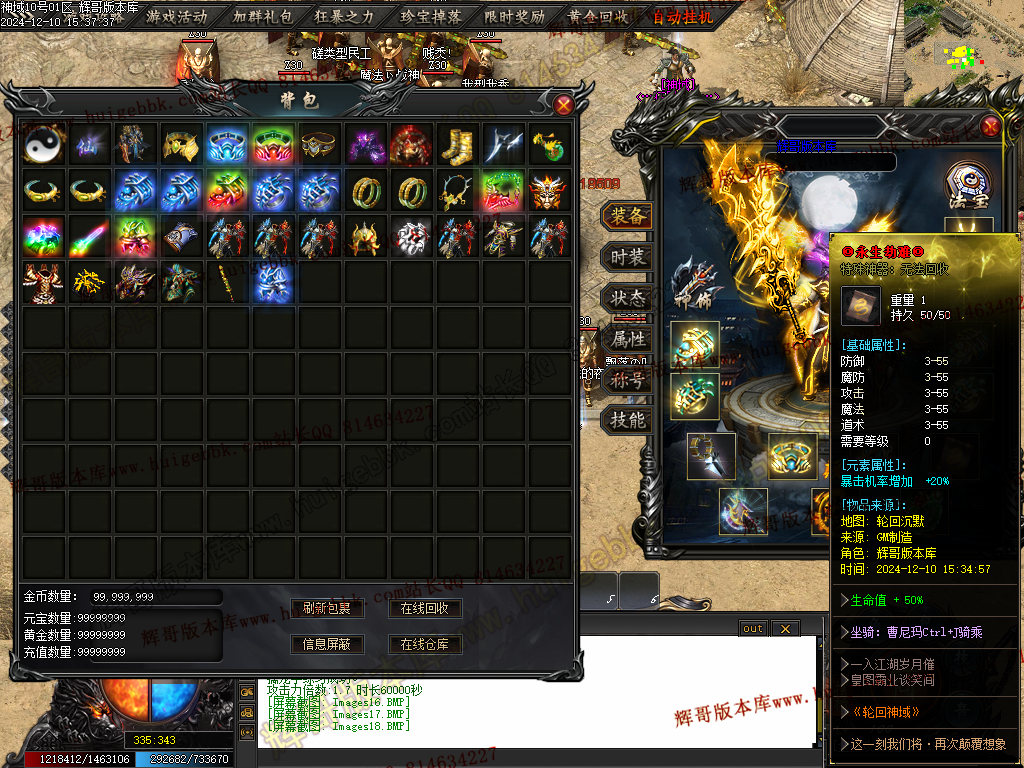This screenshot has width=1024, height=768.
Task: Select the yin-yang symbol item in bag
Action: pos(45,144)
